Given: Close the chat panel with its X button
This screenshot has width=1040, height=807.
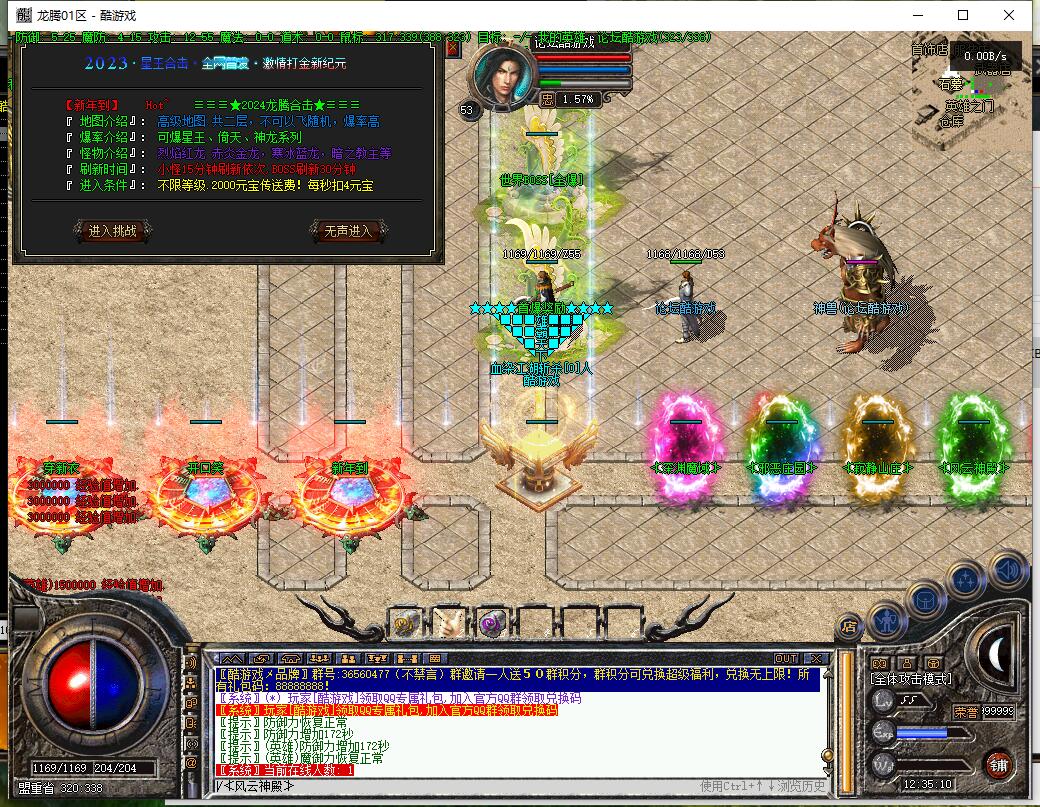Looking at the screenshot, I should pyautogui.click(x=817, y=658).
